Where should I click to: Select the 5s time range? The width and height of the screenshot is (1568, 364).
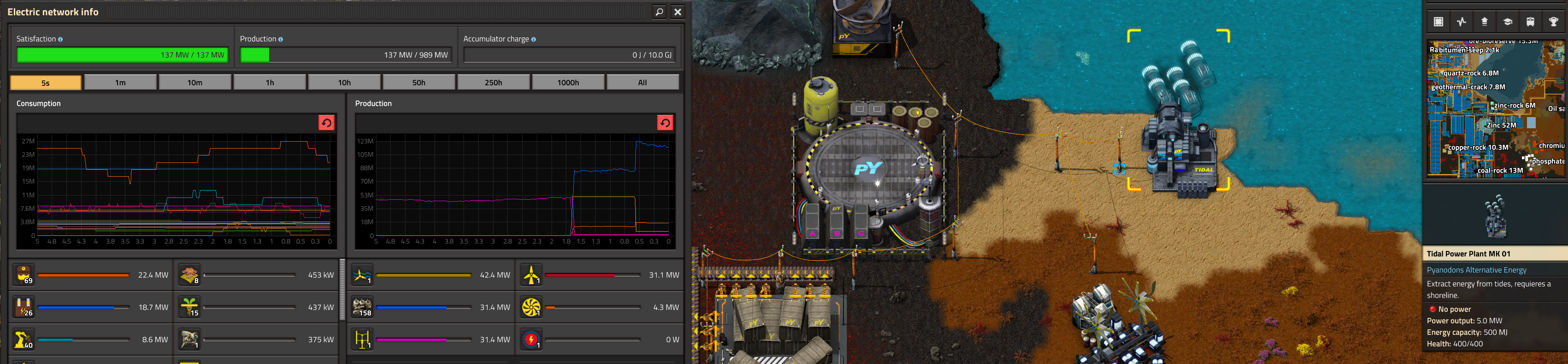tap(46, 82)
